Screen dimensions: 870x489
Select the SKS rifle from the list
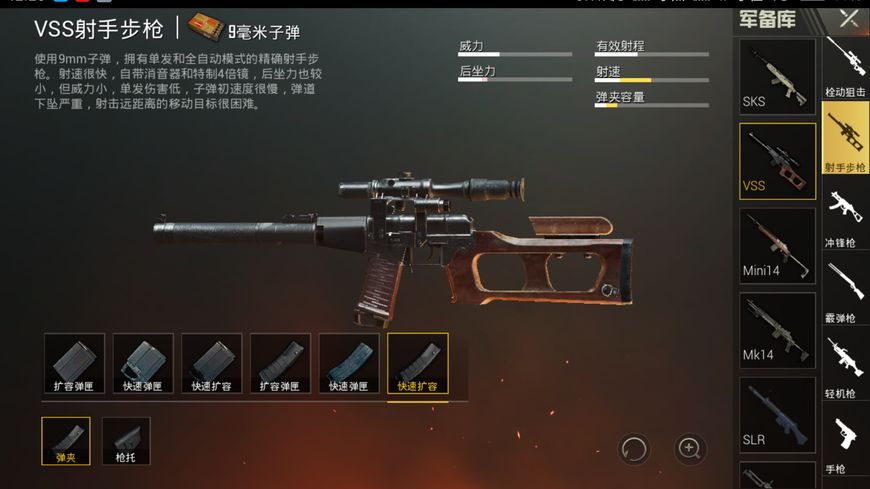click(777, 76)
